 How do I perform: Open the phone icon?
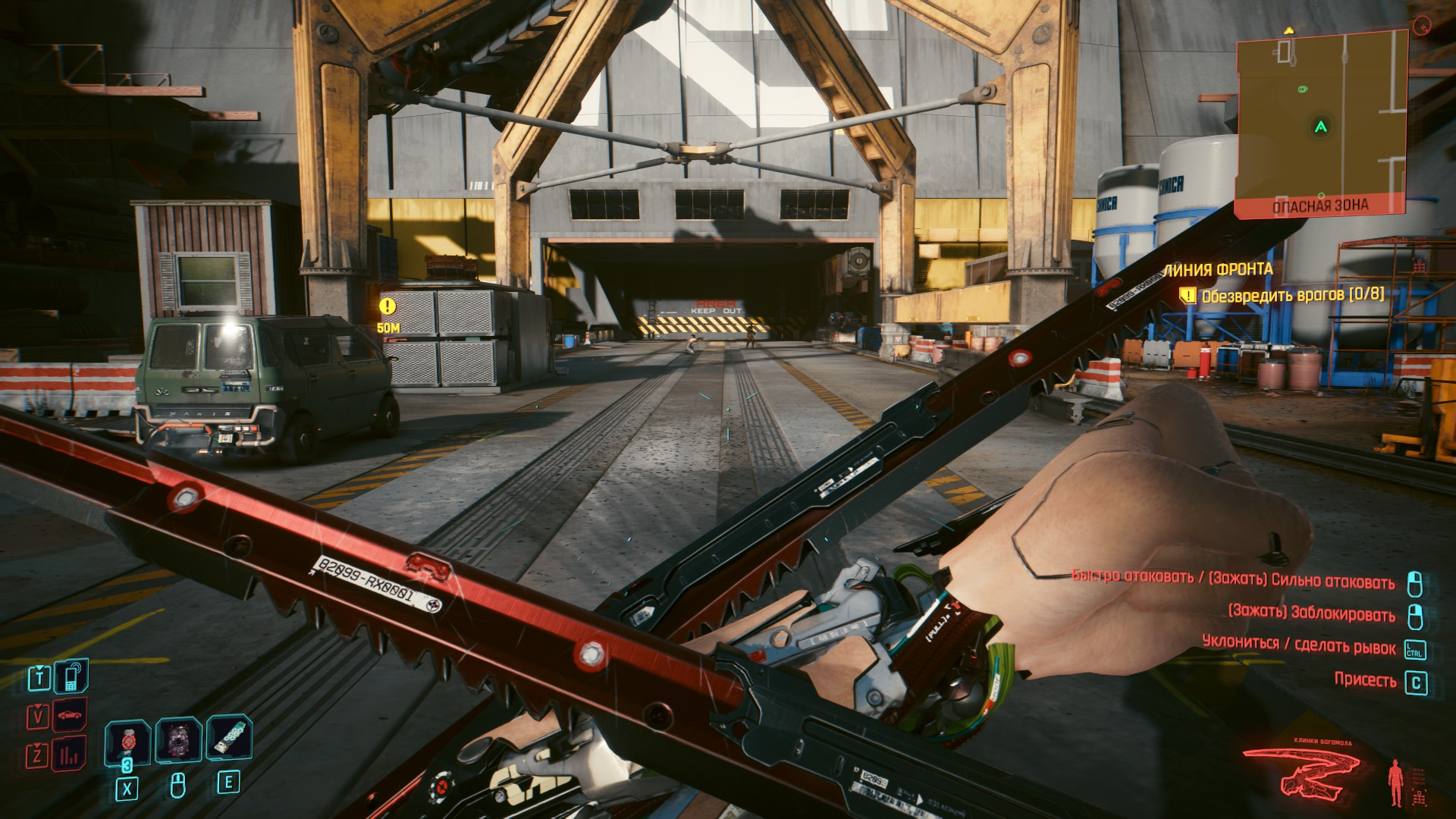71,676
